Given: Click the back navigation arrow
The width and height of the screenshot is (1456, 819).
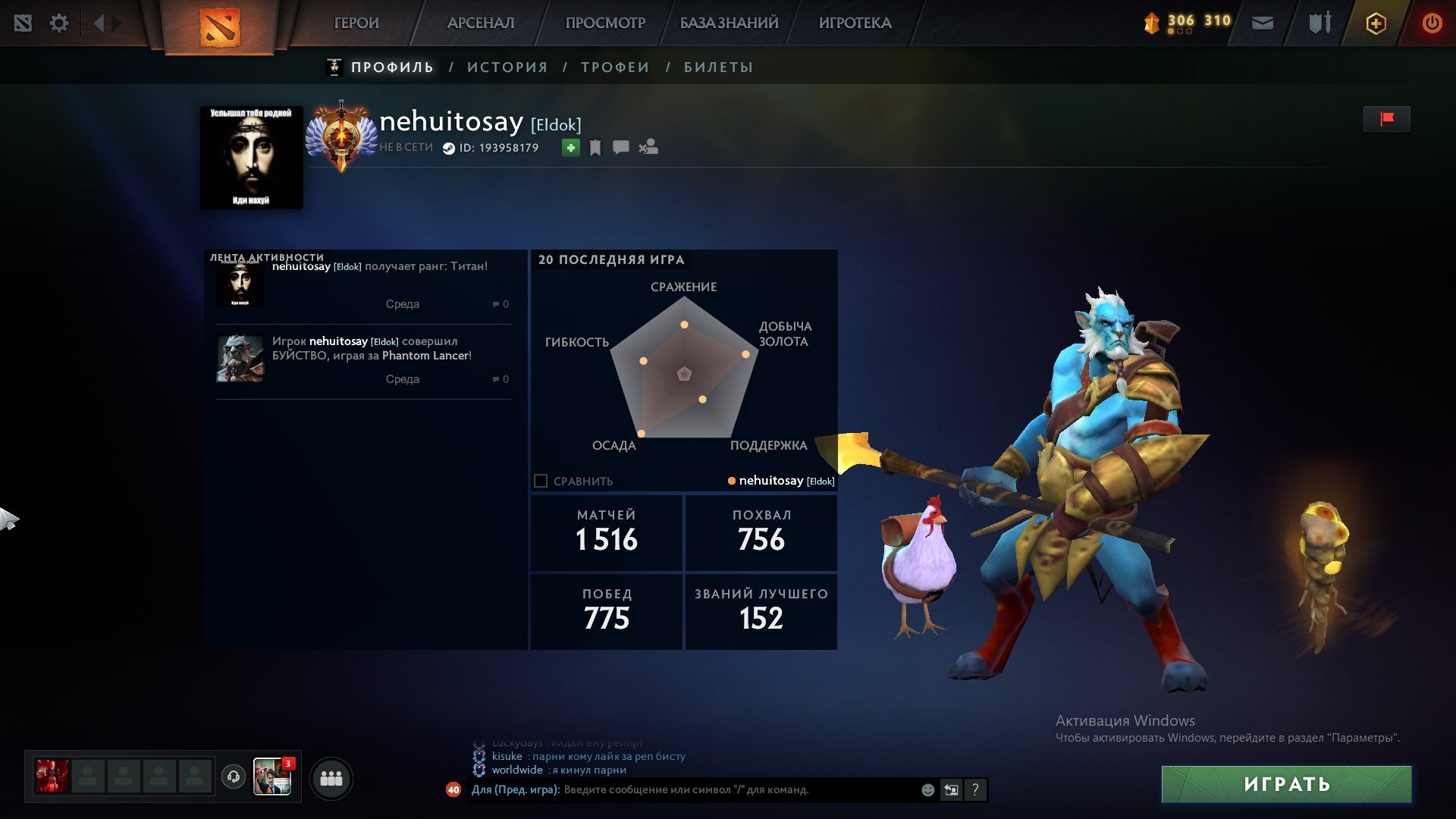Looking at the screenshot, I should [x=99, y=23].
